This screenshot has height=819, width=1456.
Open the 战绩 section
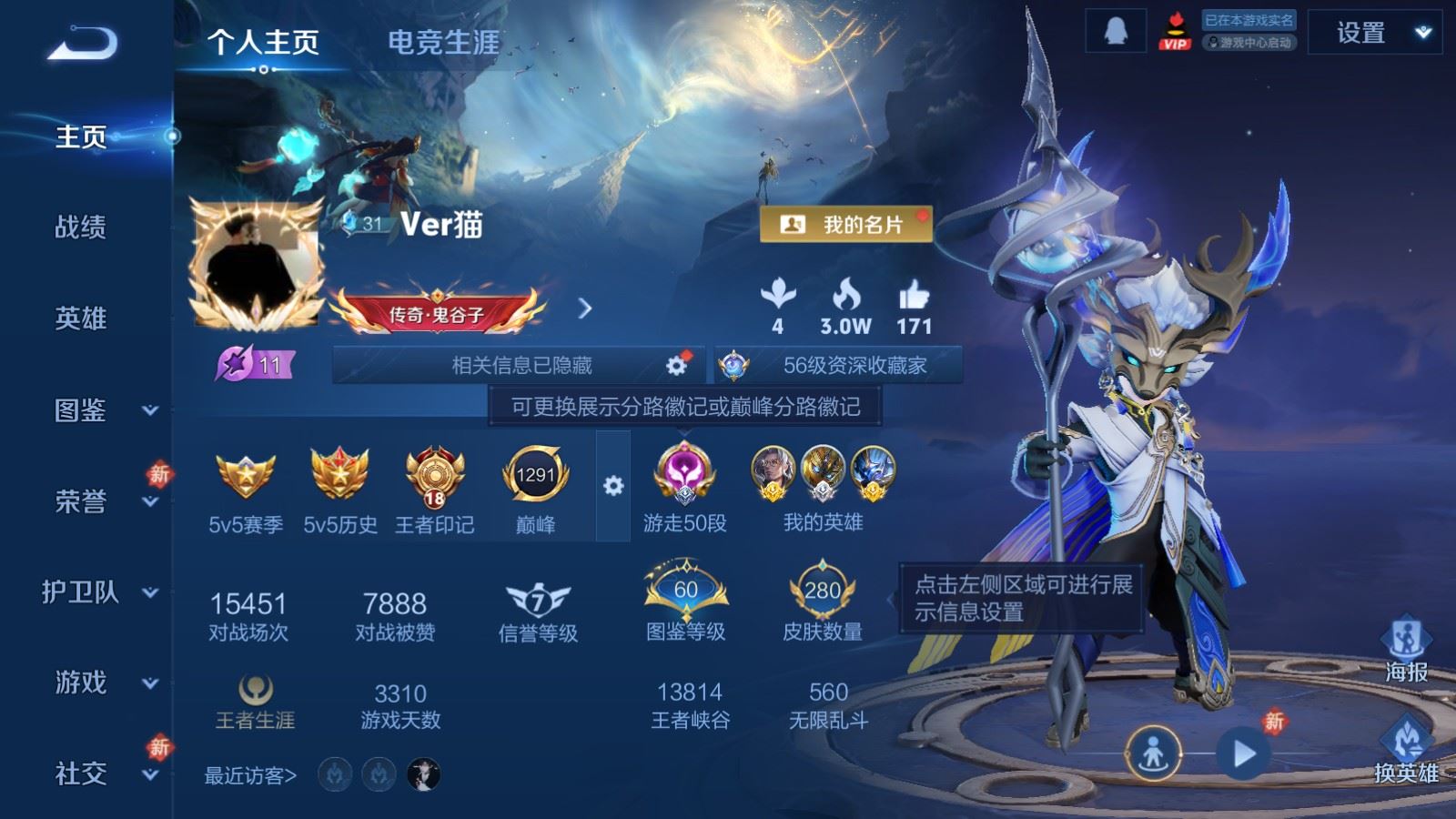(x=80, y=227)
